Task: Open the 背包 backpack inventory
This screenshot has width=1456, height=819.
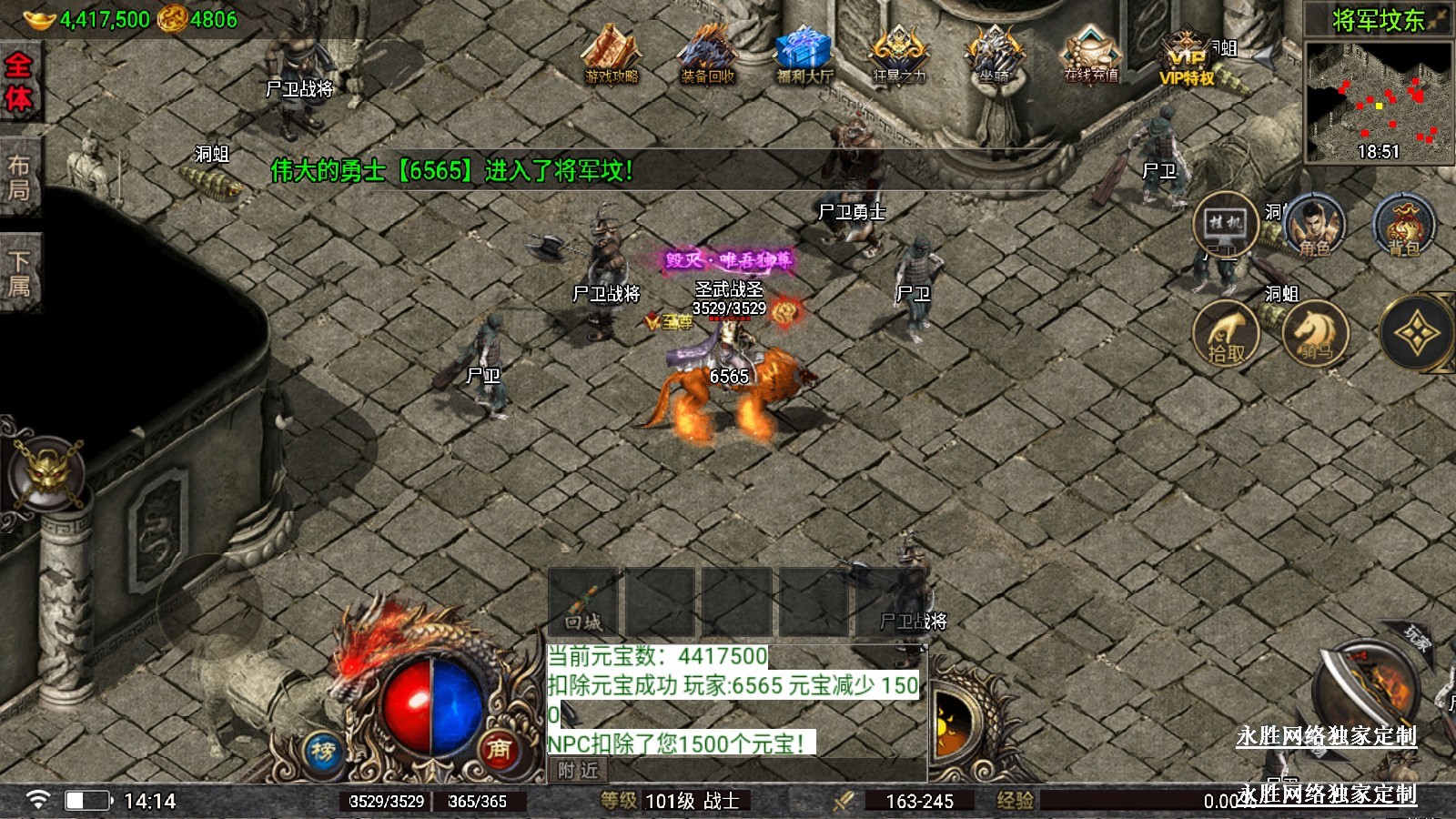Action: pyautogui.click(x=1403, y=226)
